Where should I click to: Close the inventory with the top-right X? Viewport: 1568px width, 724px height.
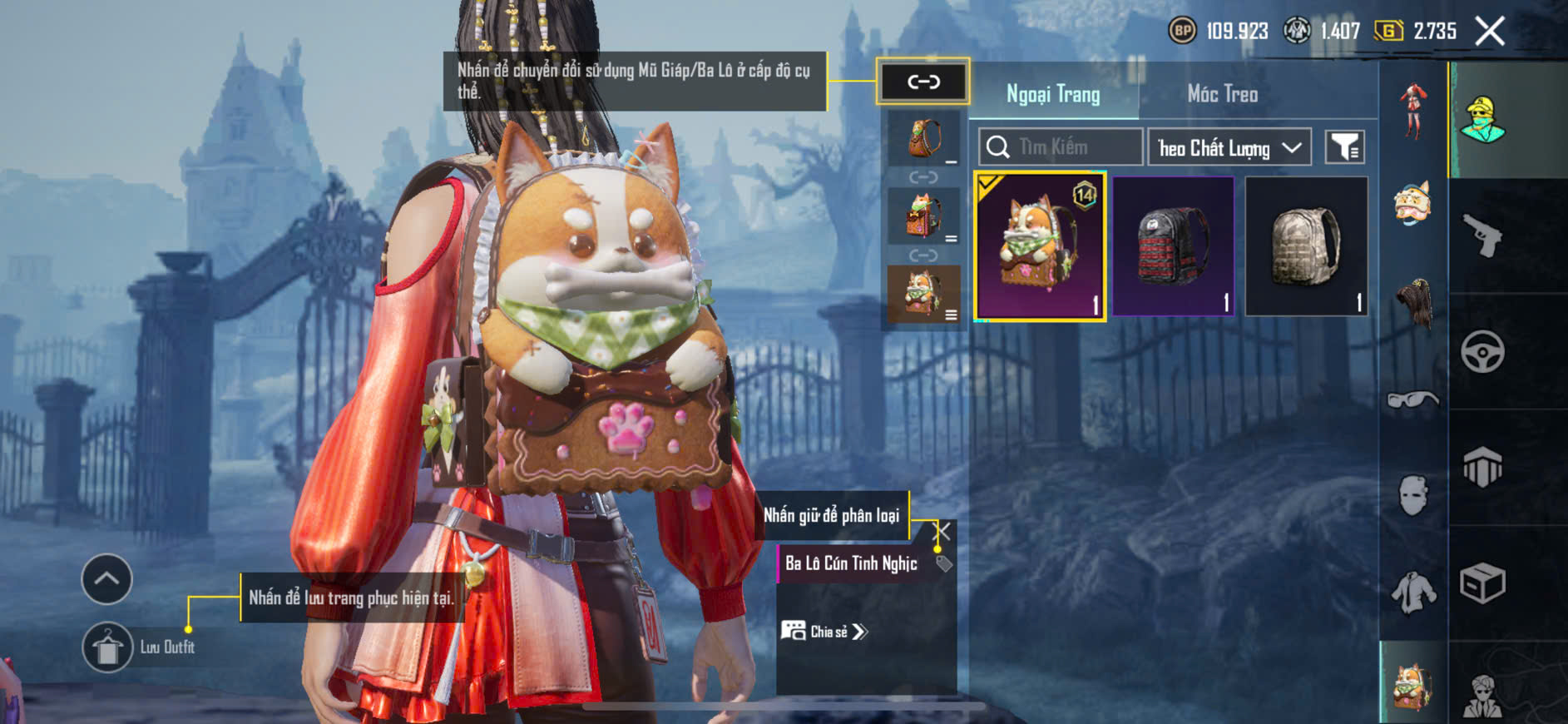pos(1489,32)
